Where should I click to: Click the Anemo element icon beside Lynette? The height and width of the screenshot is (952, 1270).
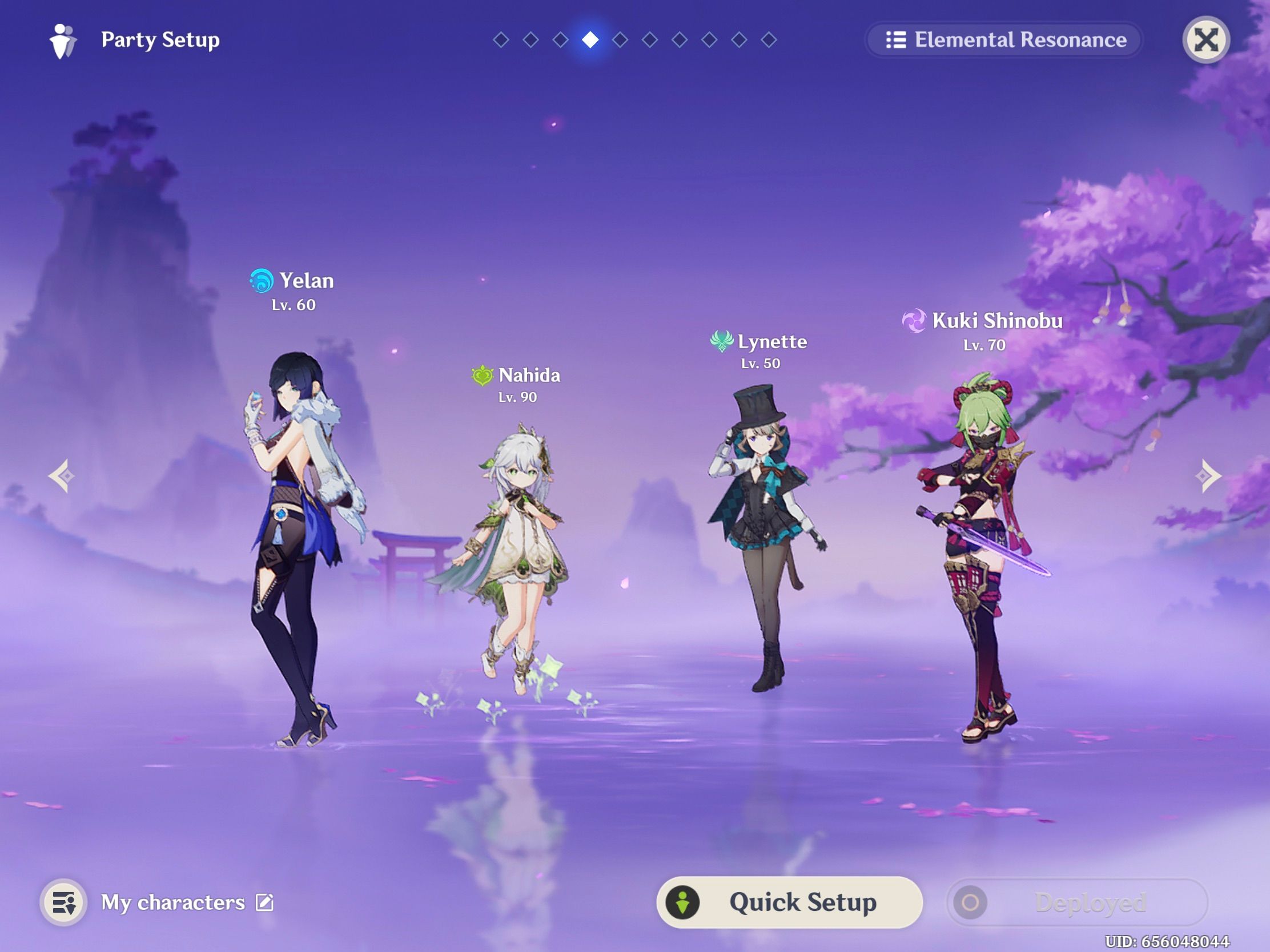[x=722, y=341]
